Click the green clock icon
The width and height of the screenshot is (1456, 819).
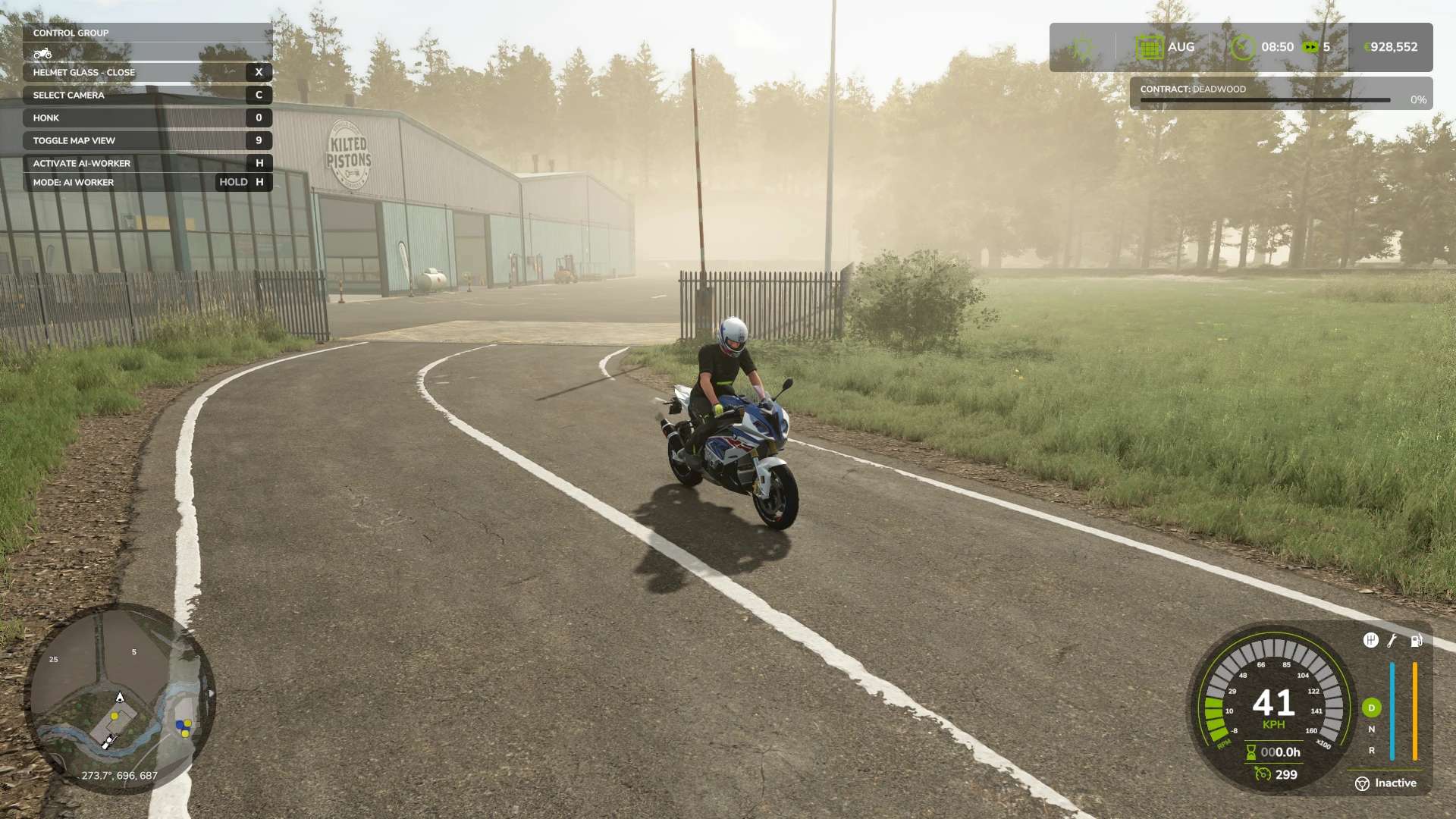click(1243, 47)
